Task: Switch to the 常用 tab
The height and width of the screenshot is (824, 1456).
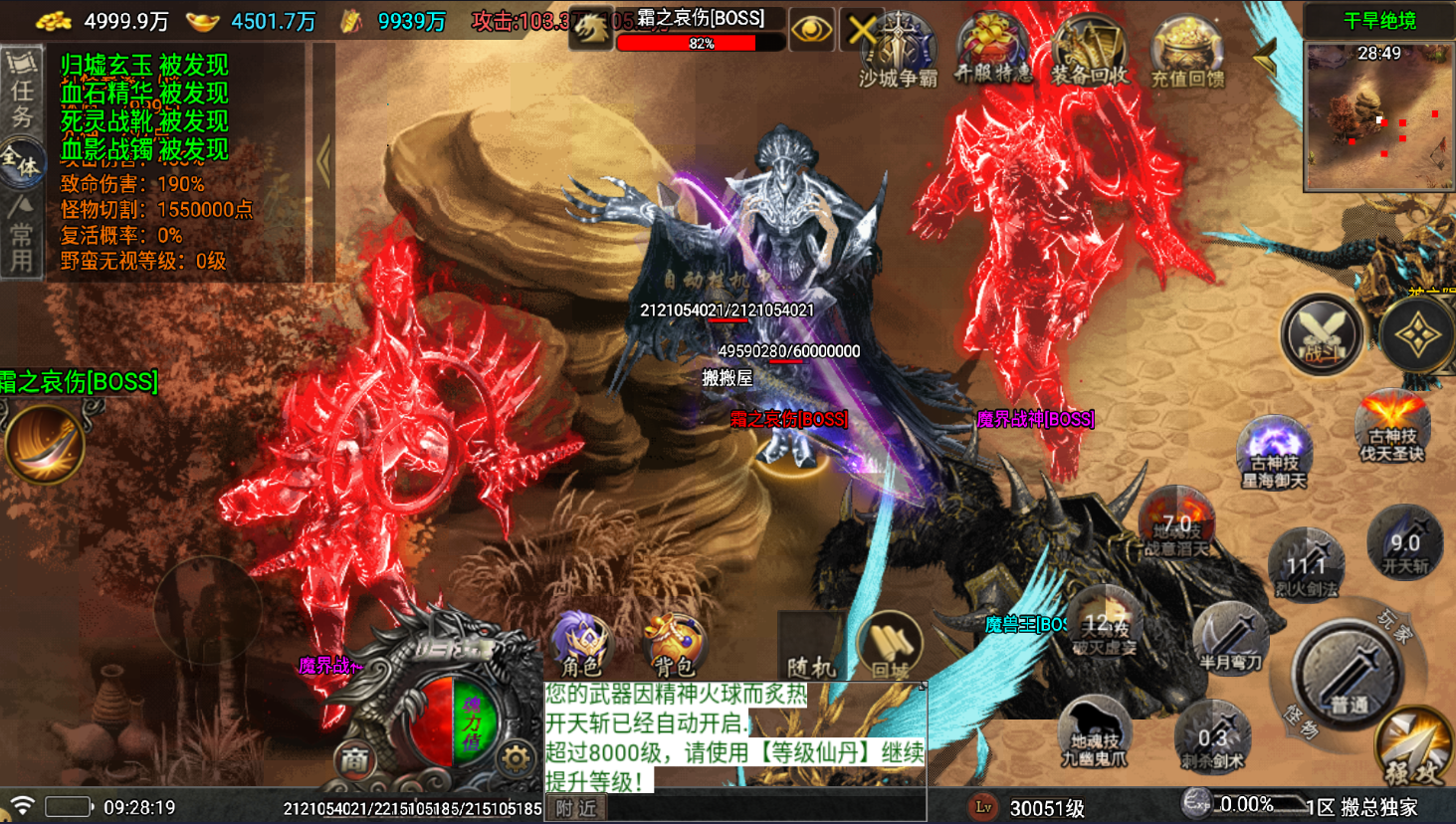Action: click(21, 236)
